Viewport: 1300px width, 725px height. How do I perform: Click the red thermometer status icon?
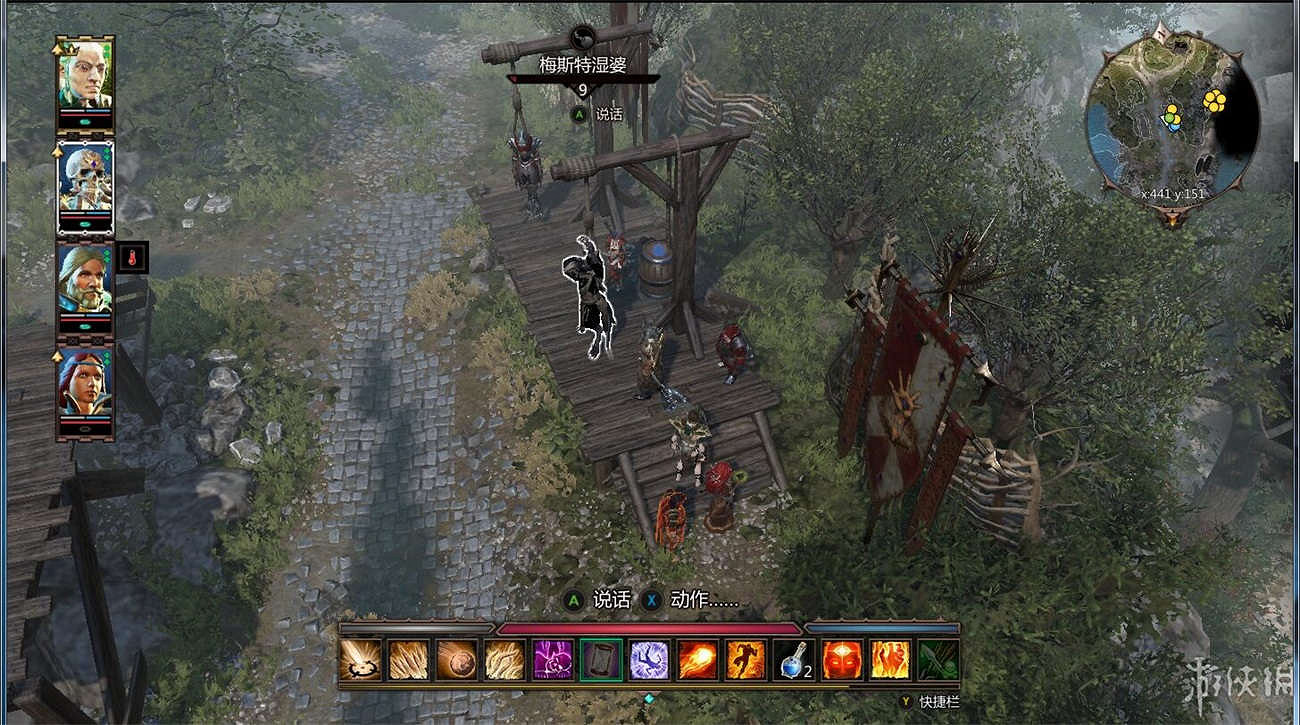pyautogui.click(x=132, y=258)
